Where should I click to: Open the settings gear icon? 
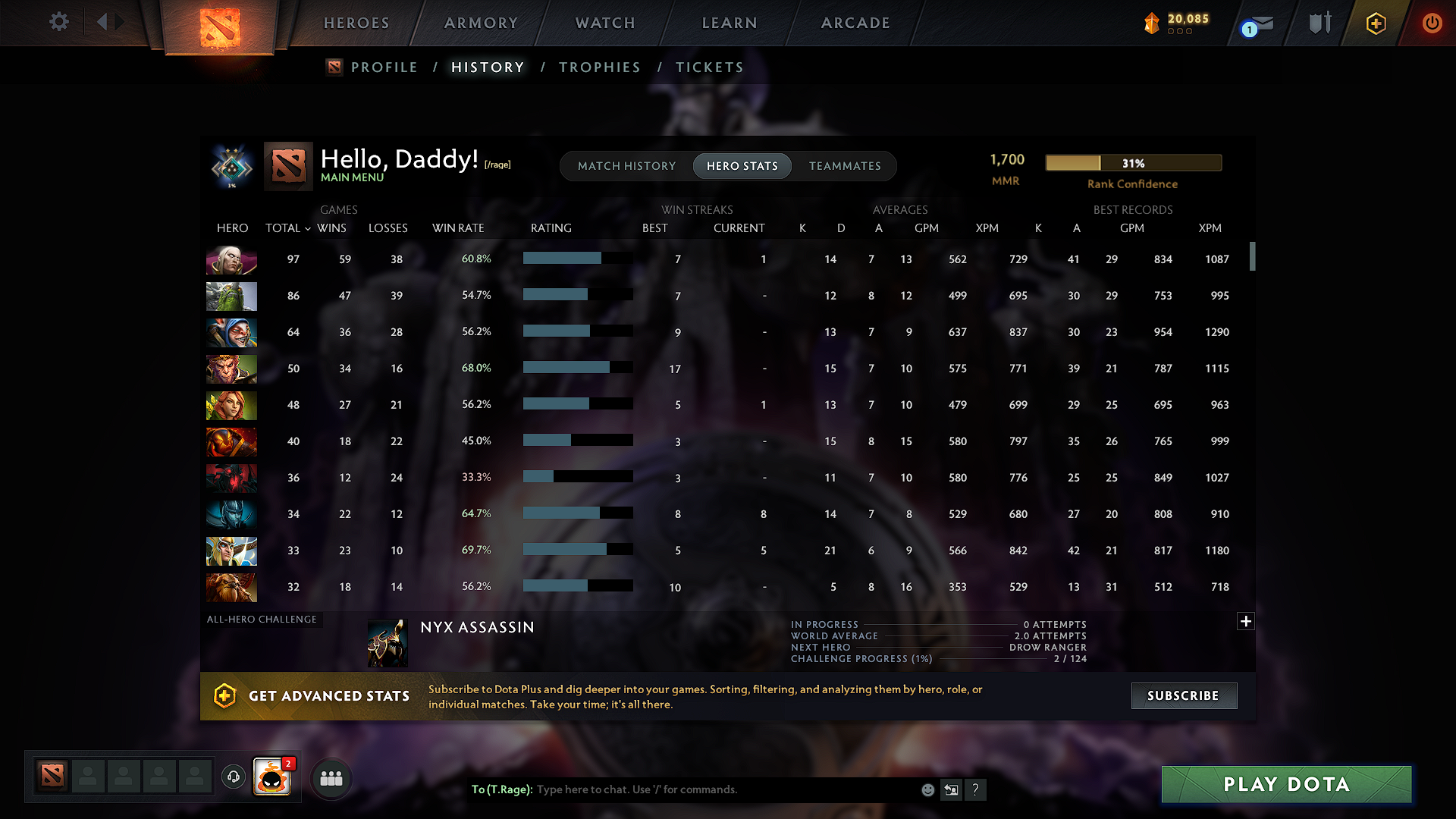58,22
